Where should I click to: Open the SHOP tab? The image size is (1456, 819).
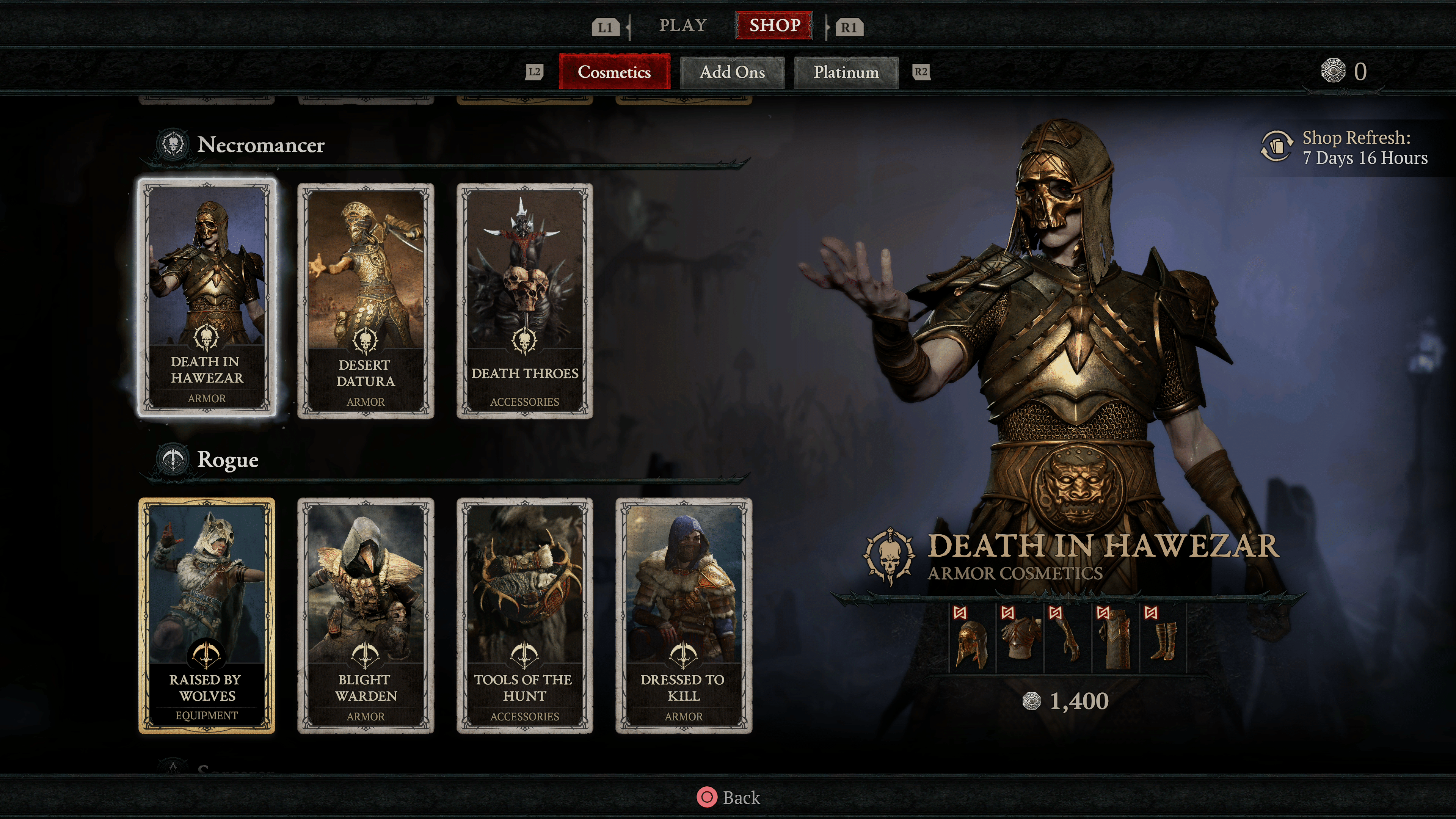coord(774,25)
